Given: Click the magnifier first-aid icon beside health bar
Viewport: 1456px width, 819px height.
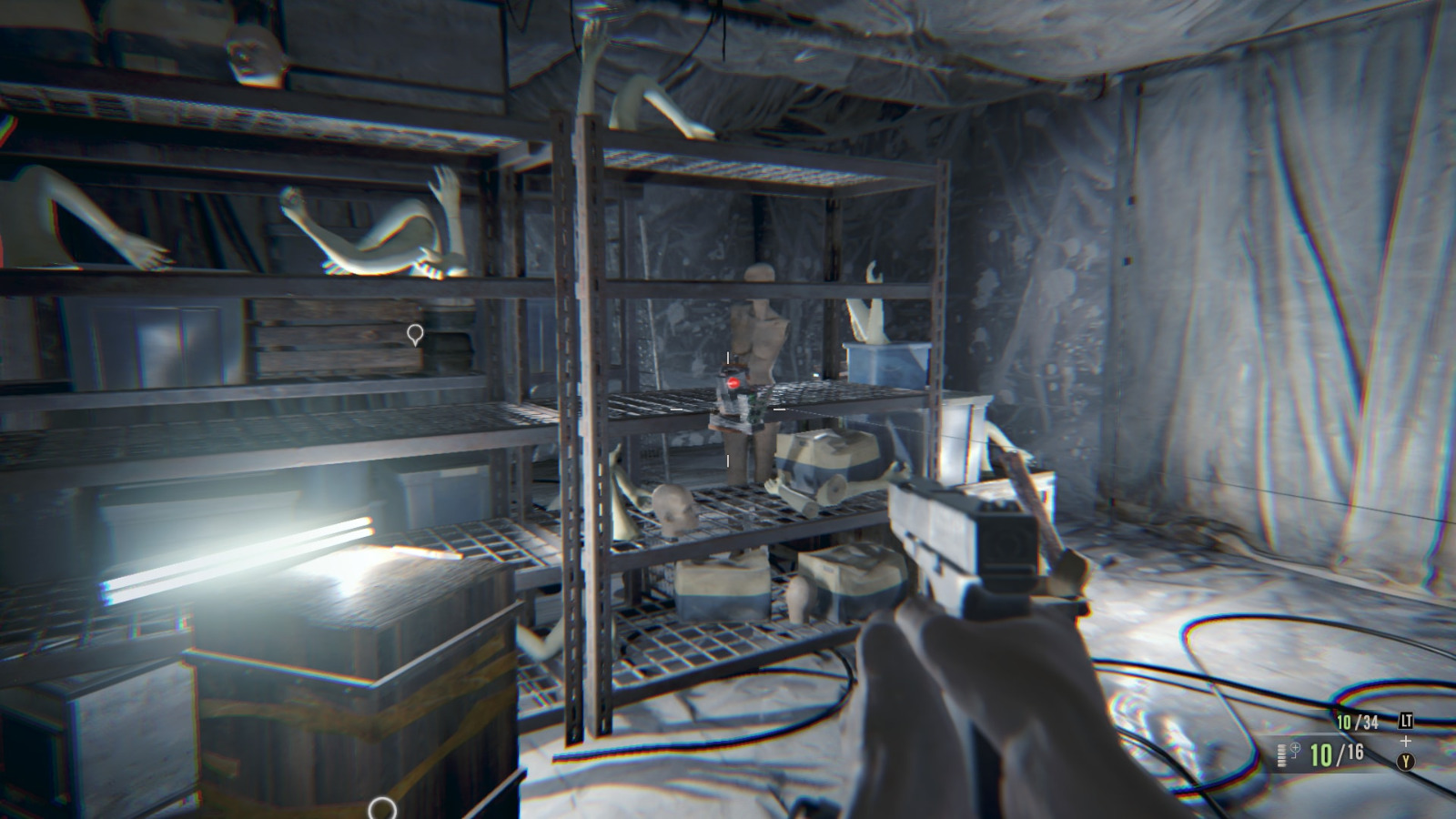Looking at the screenshot, I should pyautogui.click(x=1295, y=750).
